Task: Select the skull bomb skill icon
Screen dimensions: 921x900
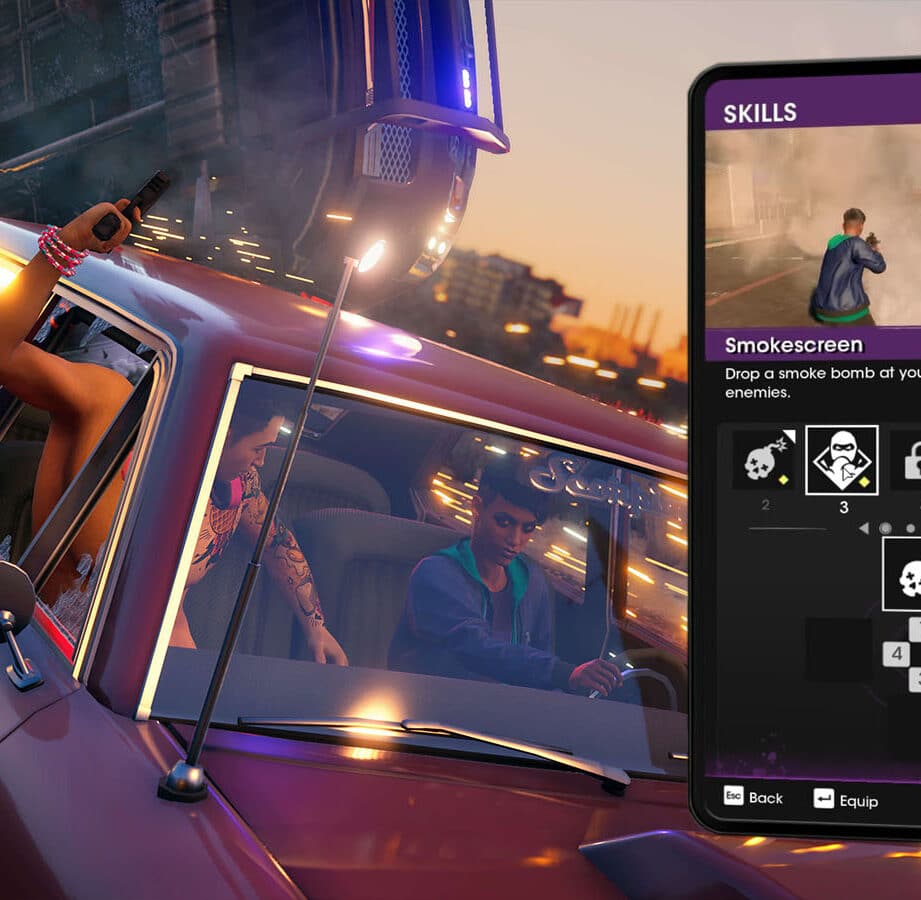Action: [765, 460]
